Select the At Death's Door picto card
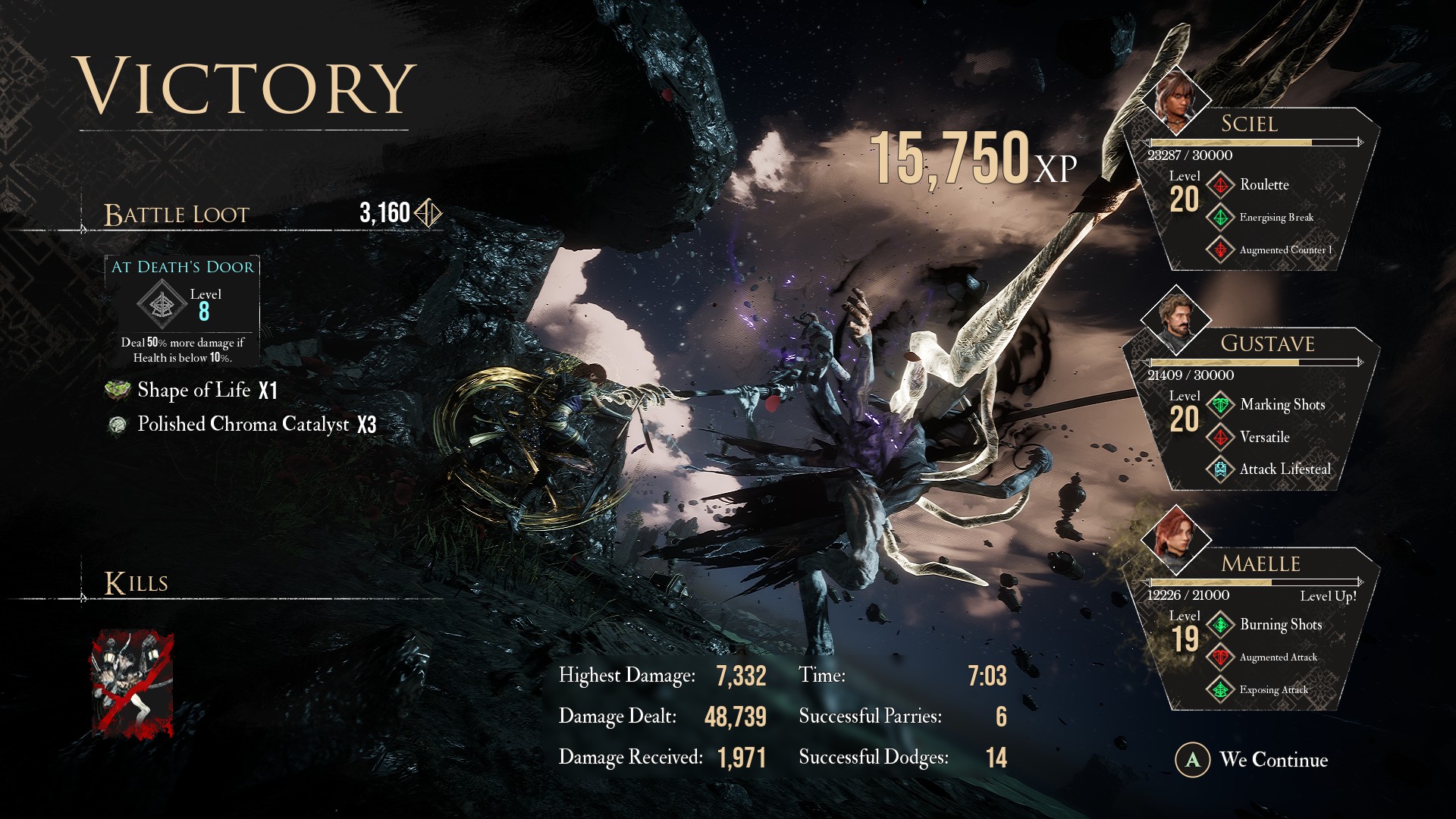This screenshot has width=1456, height=819. click(x=182, y=311)
